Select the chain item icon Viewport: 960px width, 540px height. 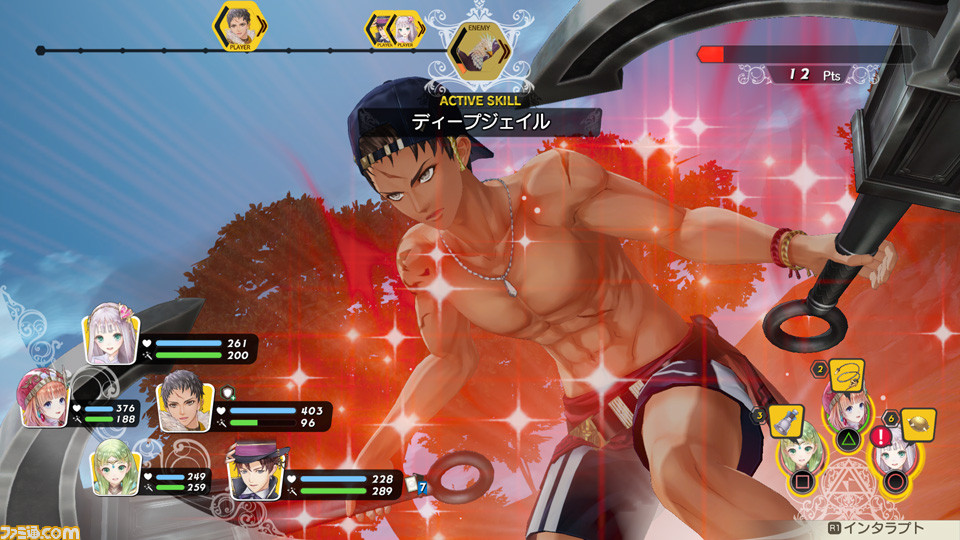[x=849, y=376]
